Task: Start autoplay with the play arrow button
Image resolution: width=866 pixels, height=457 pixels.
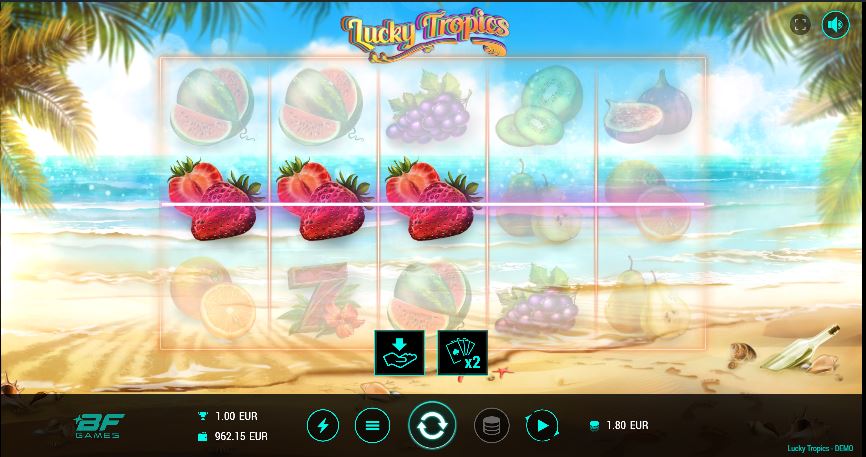Action: tap(541, 426)
